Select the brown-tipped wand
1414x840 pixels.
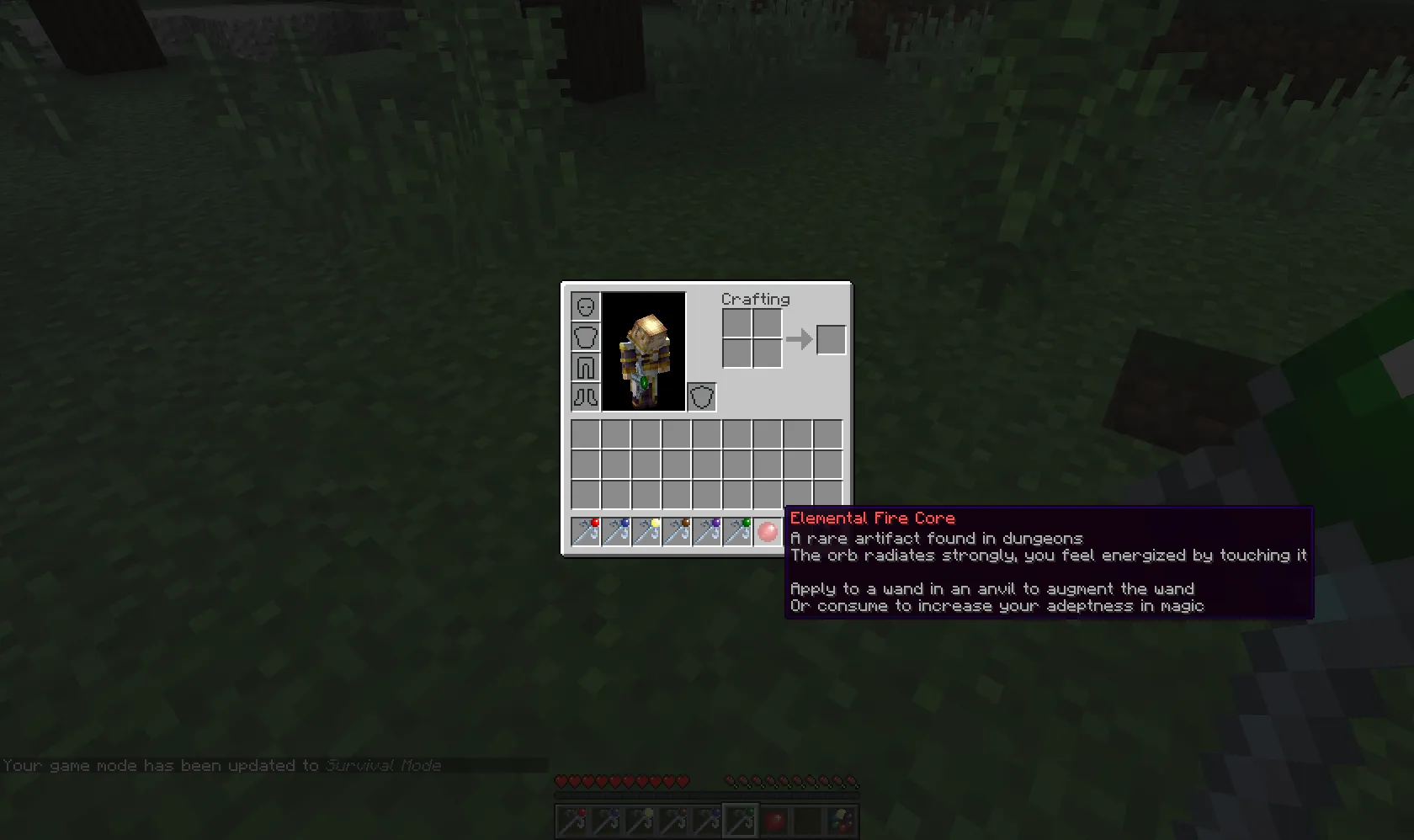(x=676, y=531)
